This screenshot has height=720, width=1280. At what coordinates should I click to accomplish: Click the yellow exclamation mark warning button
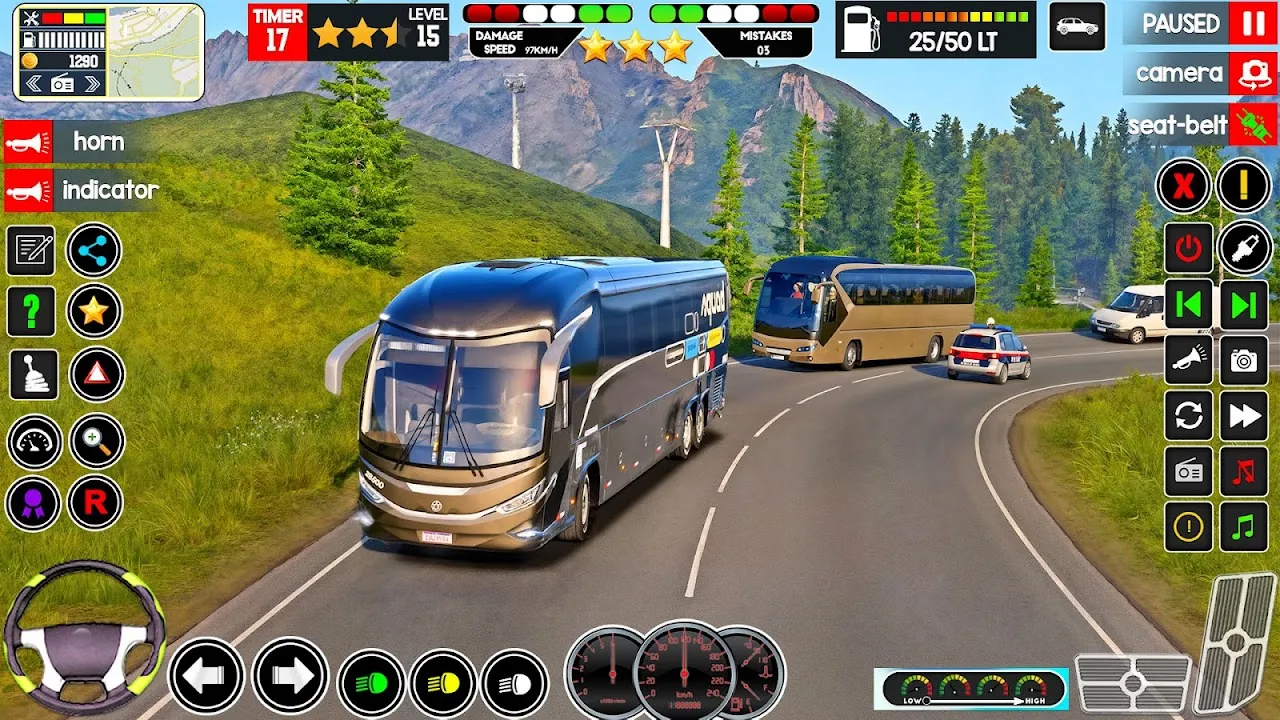pyautogui.click(x=1244, y=186)
